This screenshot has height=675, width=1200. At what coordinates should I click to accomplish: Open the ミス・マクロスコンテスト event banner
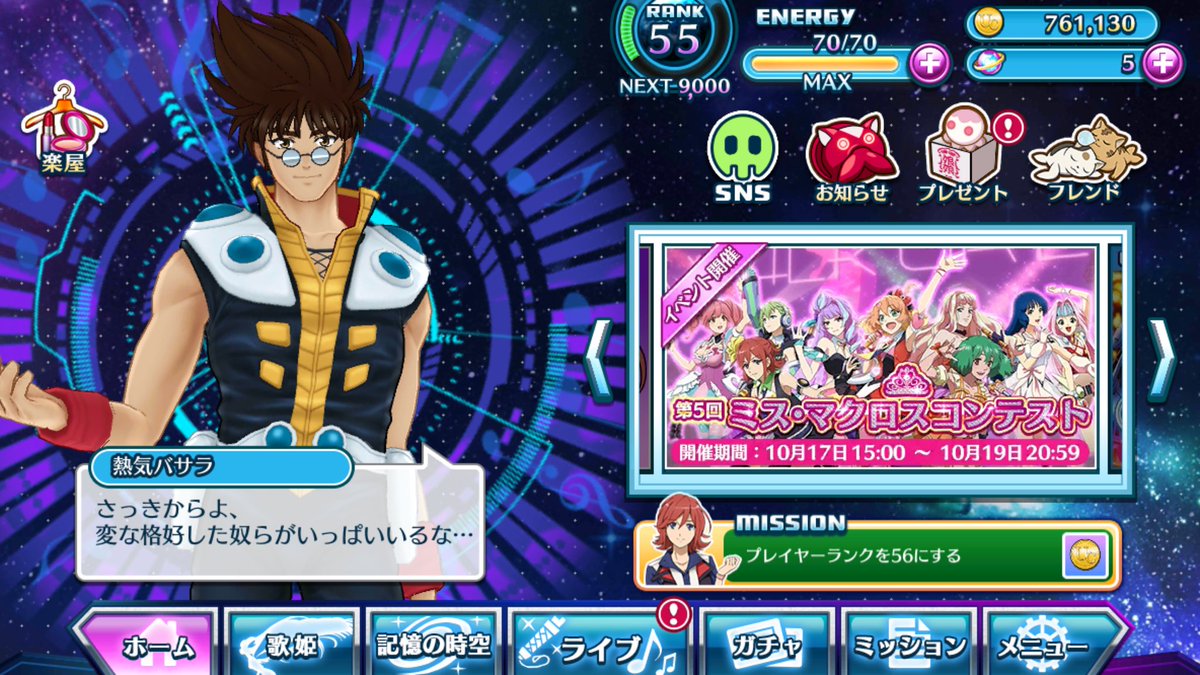click(880, 357)
